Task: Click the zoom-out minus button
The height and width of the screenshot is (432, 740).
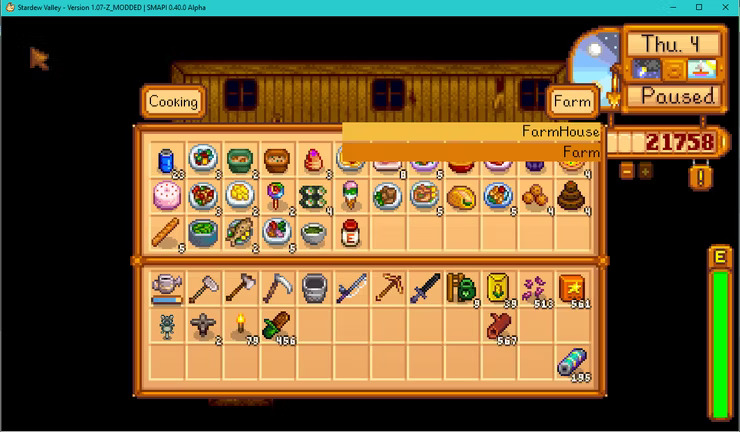Action: point(627,171)
